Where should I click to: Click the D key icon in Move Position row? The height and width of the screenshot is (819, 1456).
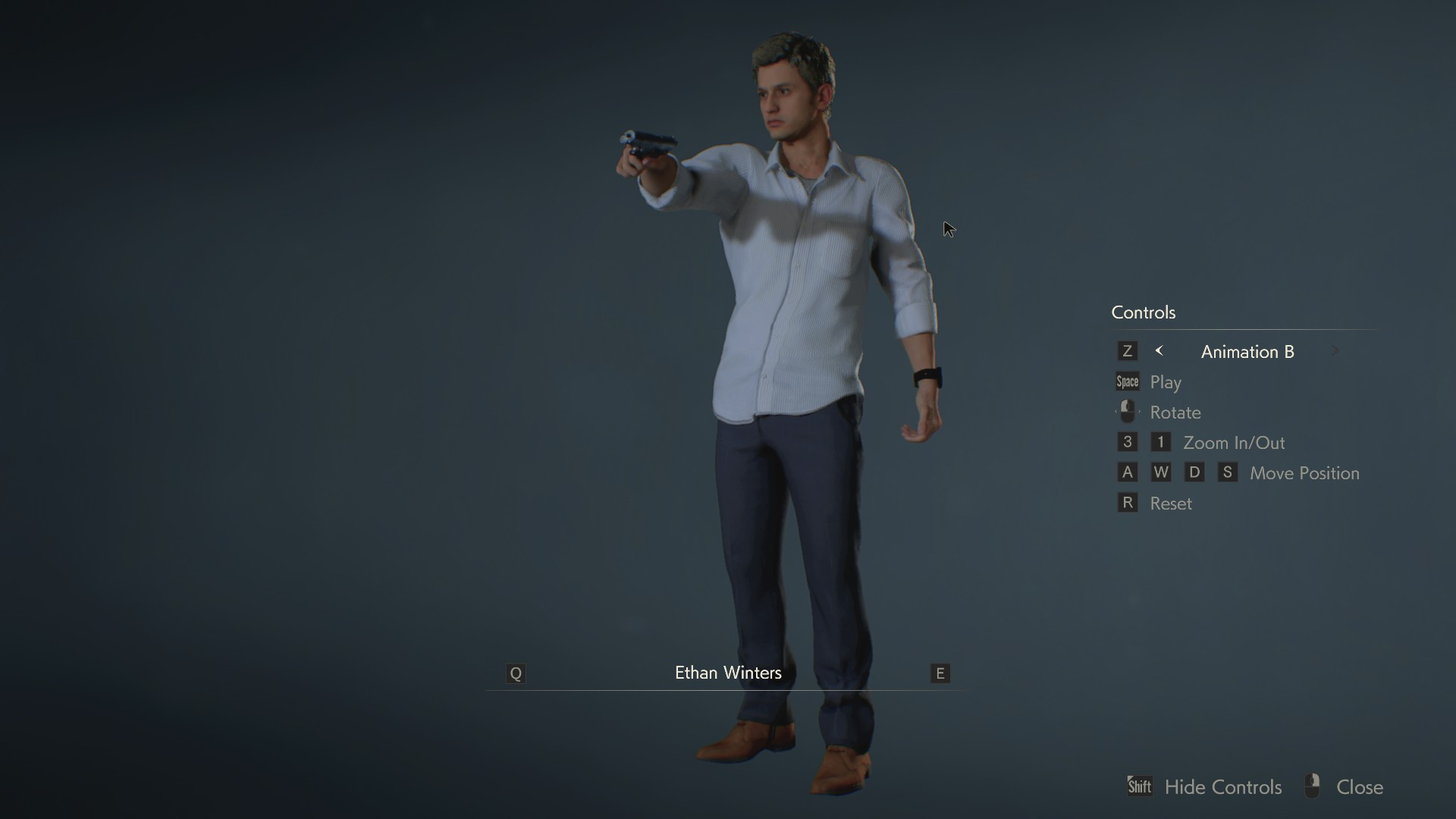point(1195,472)
